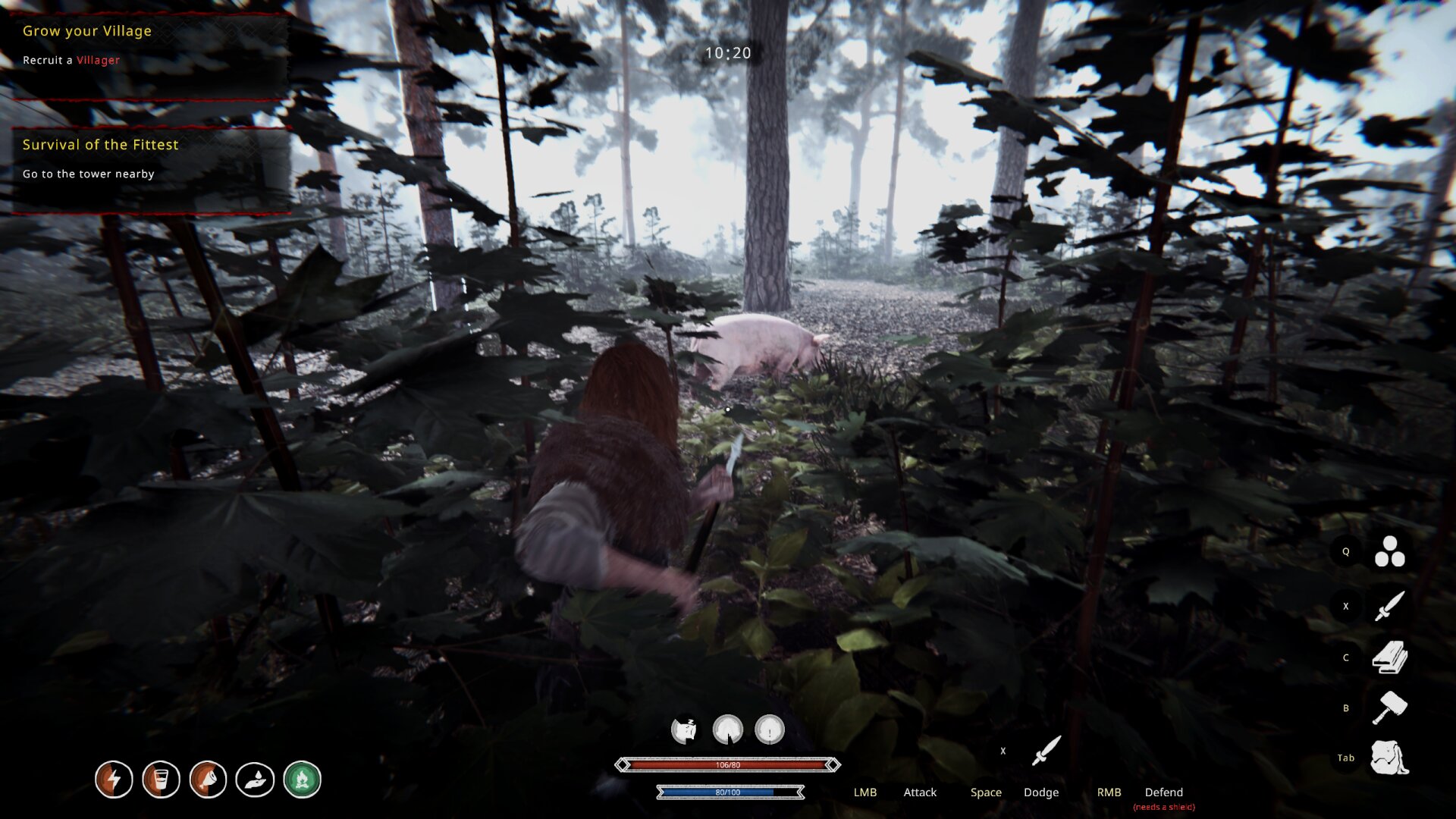
Task: Expand the Grow your Village quest panel
Action: pyautogui.click(x=86, y=31)
